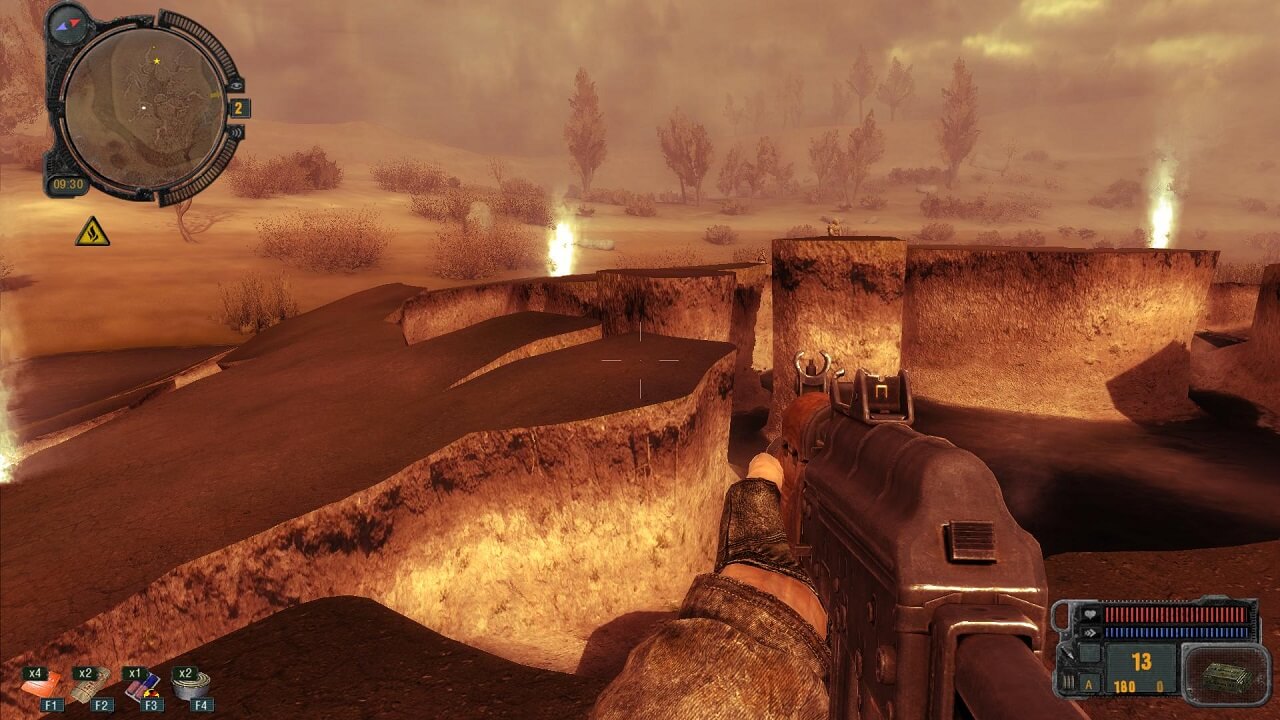Use the pill pack in slot F3
This screenshot has height=720, width=1280.
(142, 686)
